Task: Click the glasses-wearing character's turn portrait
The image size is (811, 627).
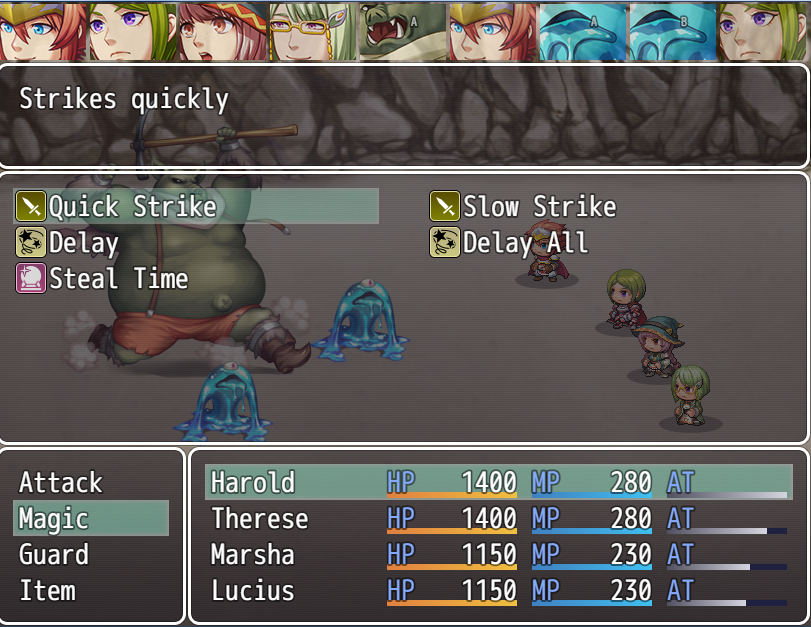Action: (313, 32)
